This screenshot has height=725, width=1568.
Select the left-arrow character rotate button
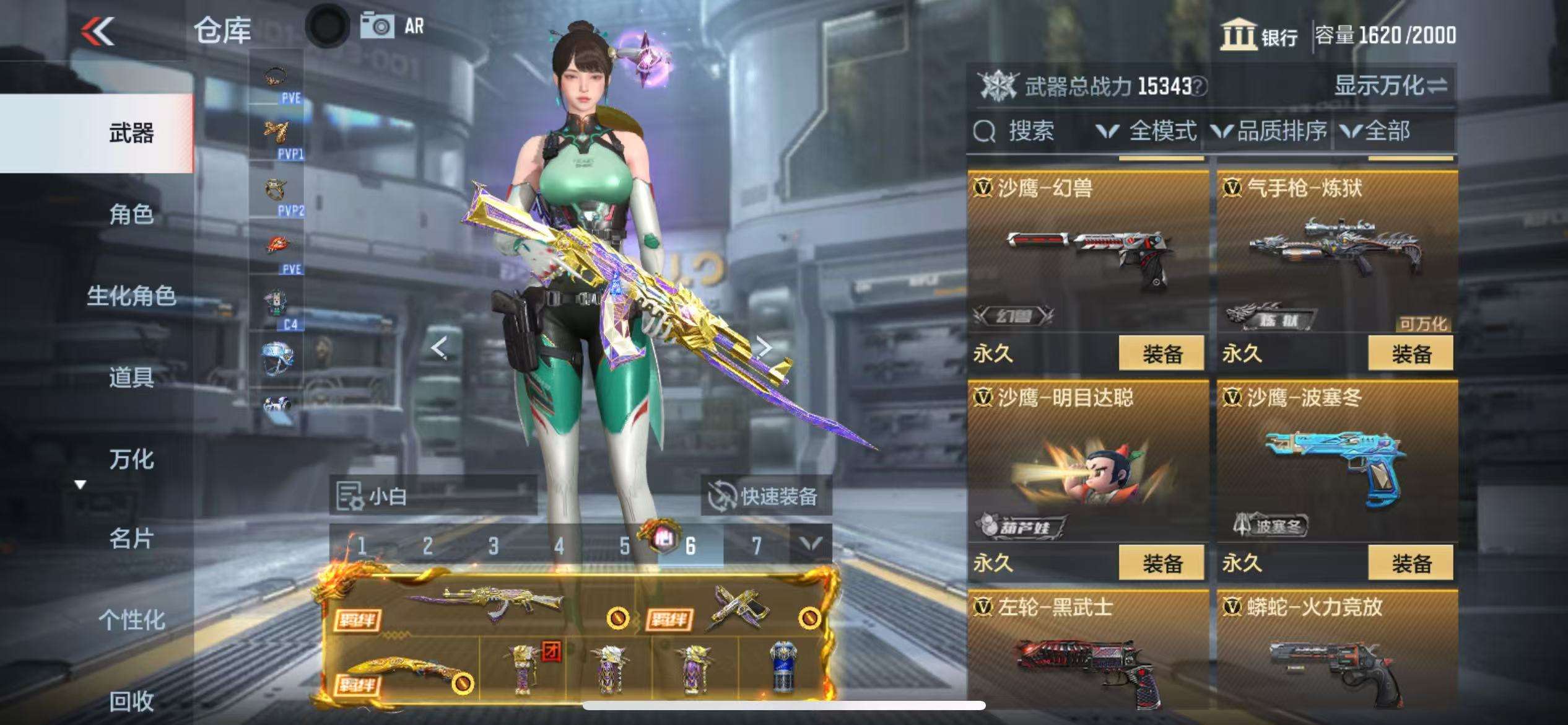click(439, 348)
